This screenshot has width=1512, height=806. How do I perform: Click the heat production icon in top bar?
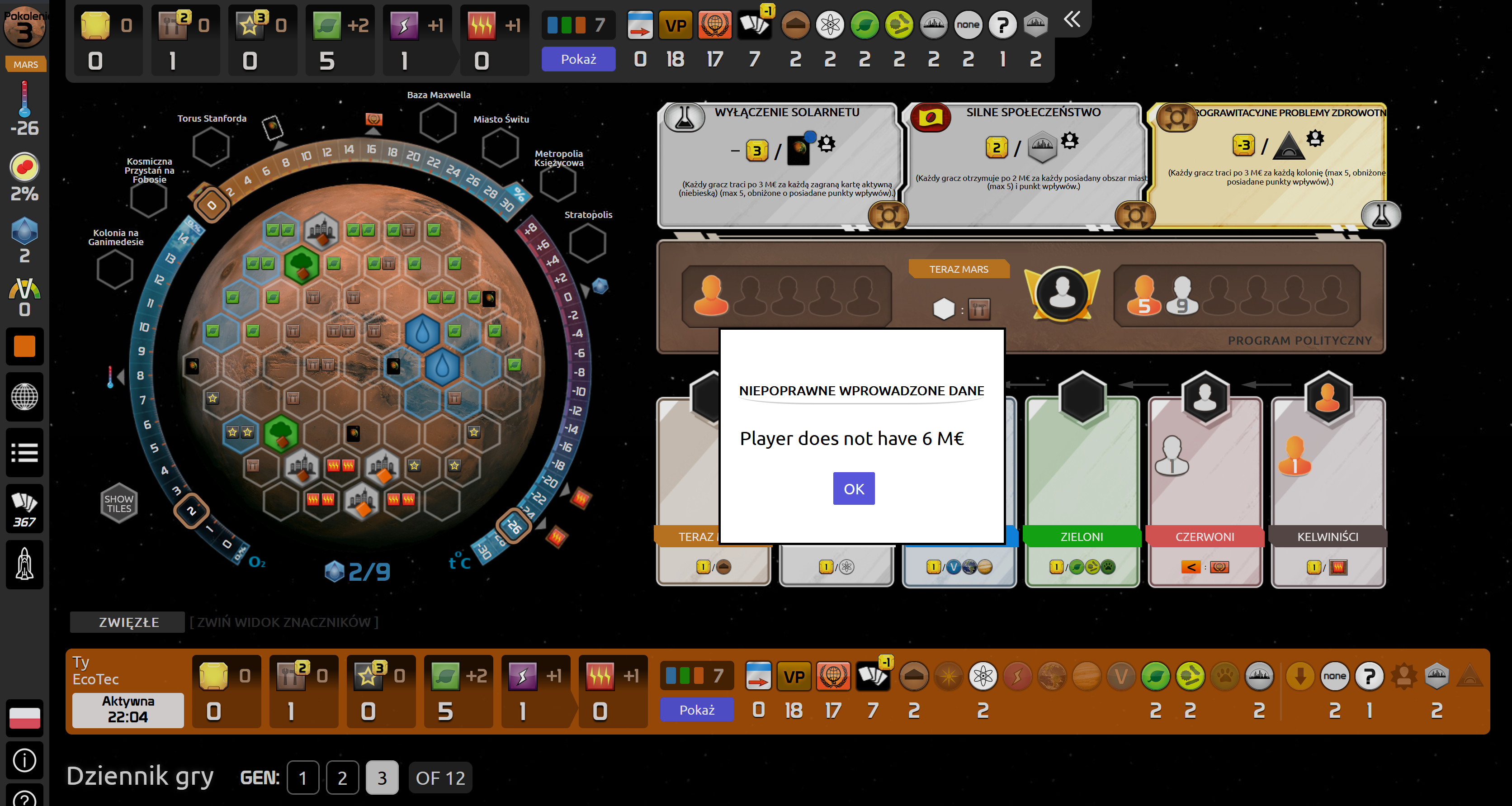click(481, 25)
